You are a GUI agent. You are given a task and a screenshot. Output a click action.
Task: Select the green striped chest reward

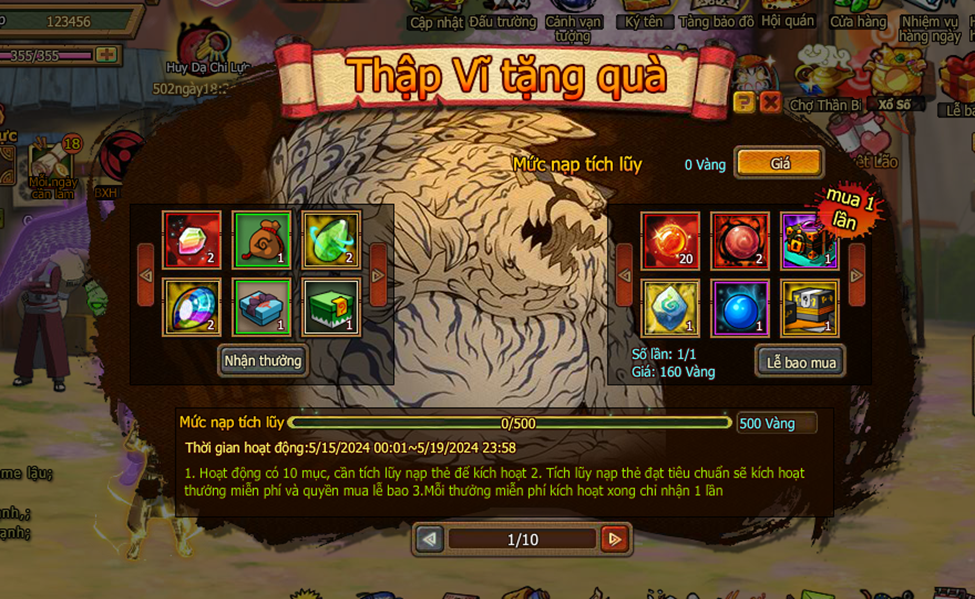[331, 308]
